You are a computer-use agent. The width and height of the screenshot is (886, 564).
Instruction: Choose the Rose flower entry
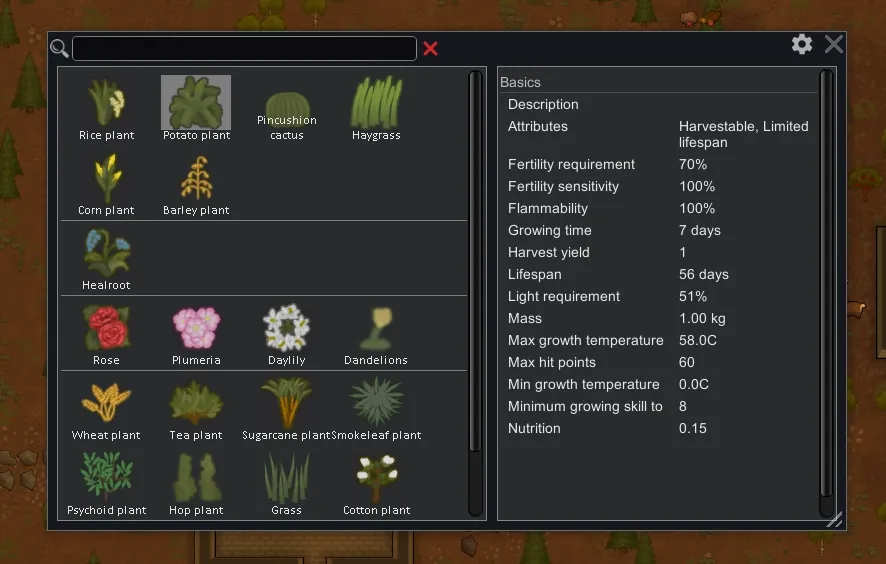pos(106,333)
